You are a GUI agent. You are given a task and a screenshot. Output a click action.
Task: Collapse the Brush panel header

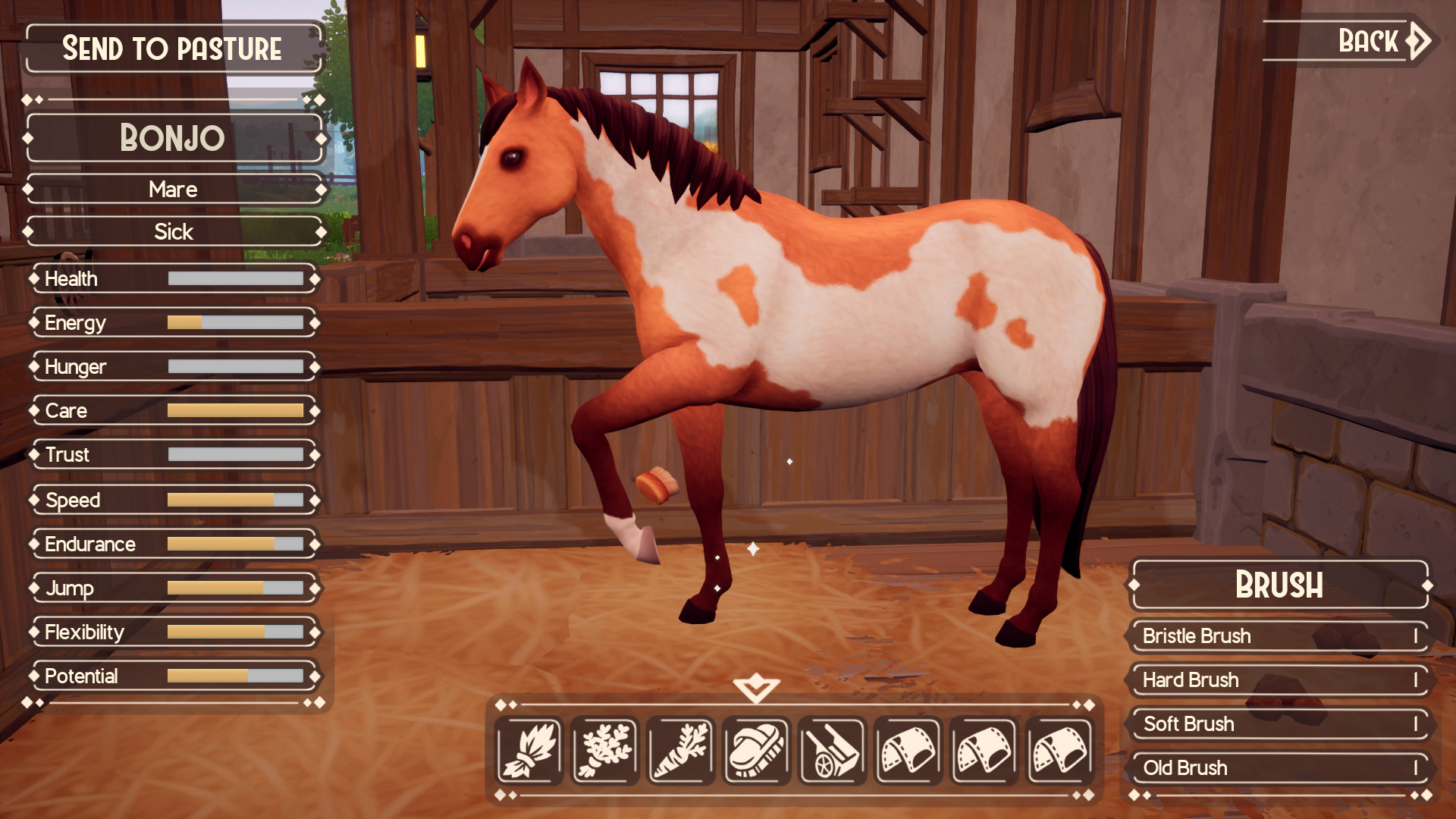(x=1278, y=585)
